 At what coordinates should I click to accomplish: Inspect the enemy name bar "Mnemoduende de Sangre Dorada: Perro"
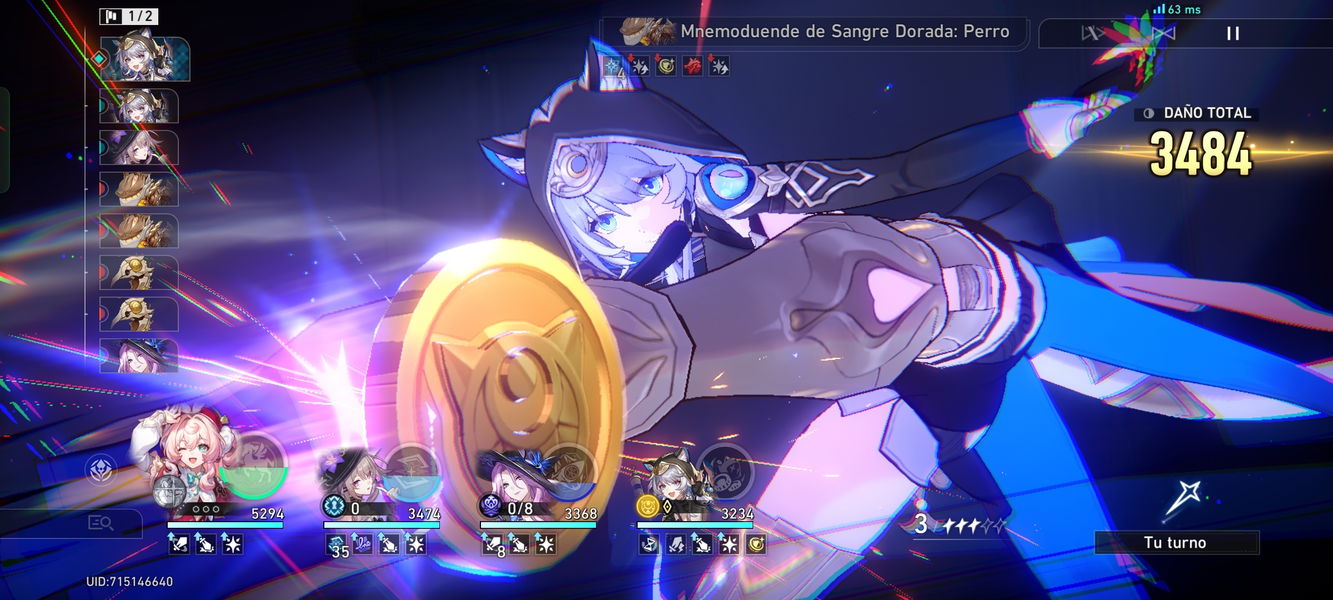click(x=815, y=32)
